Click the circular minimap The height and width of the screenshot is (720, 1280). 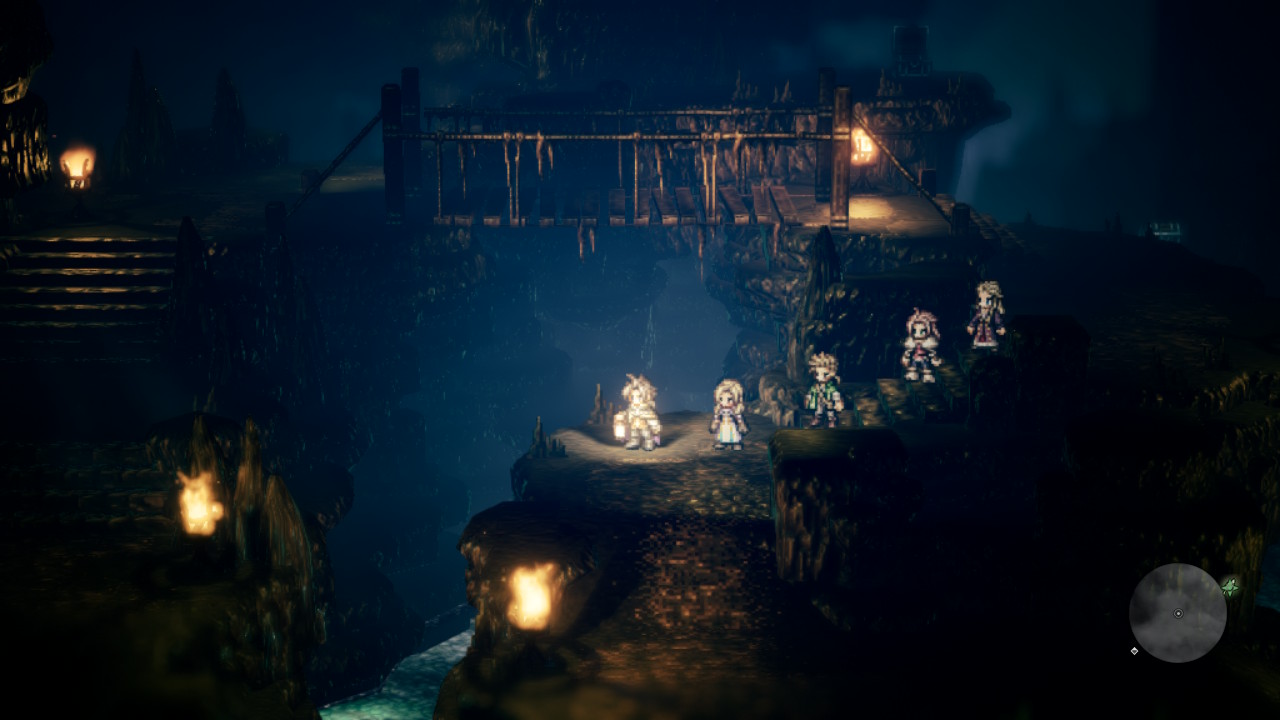point(1177,613)
